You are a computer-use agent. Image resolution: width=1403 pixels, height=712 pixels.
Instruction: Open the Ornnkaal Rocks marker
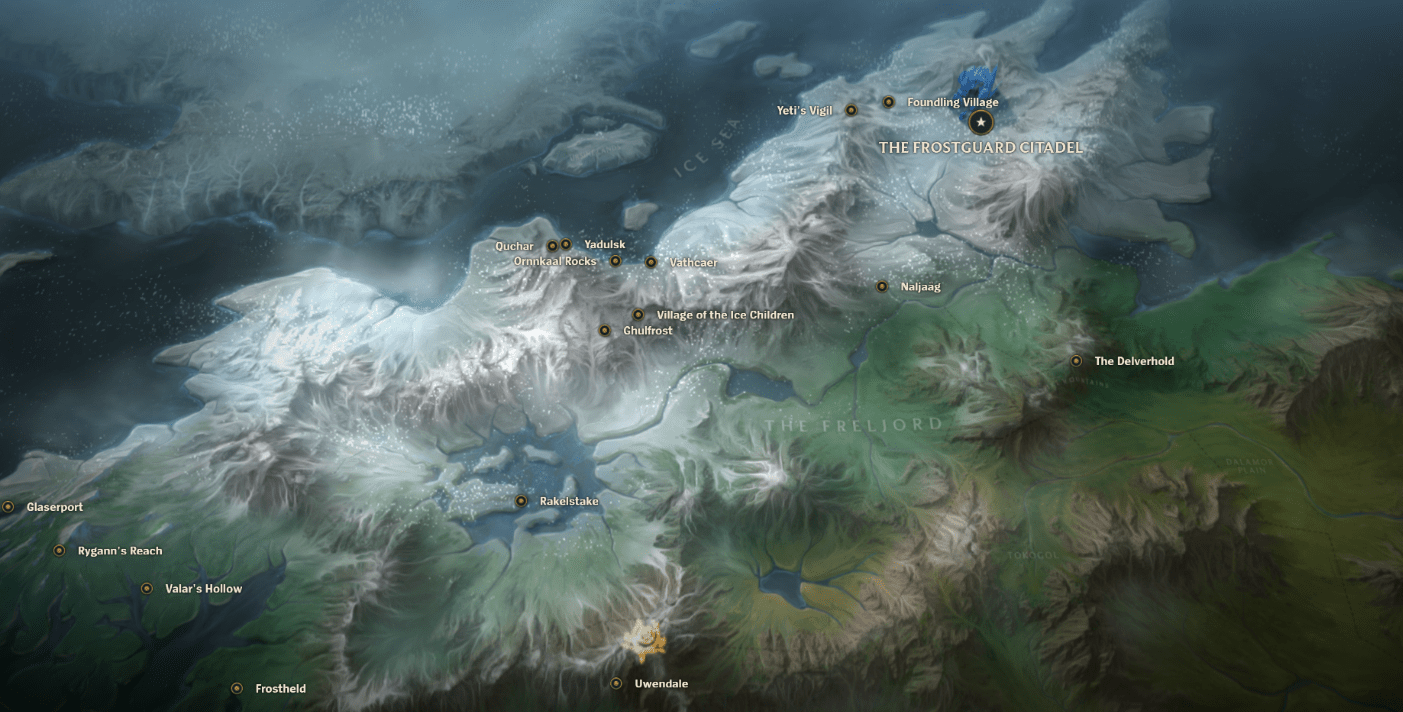coord(616,261)
